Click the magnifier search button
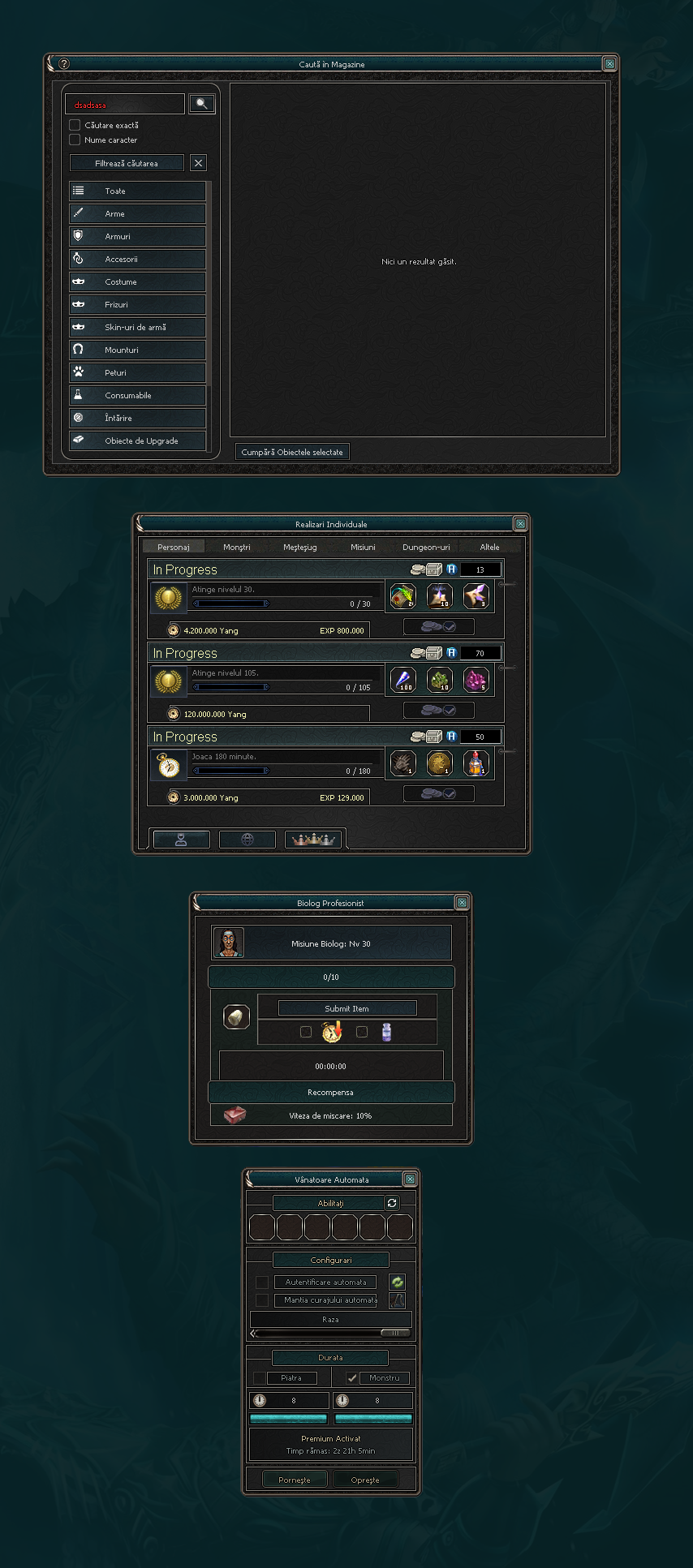This screenshot has height=1568, width=693. pos(202,104)
